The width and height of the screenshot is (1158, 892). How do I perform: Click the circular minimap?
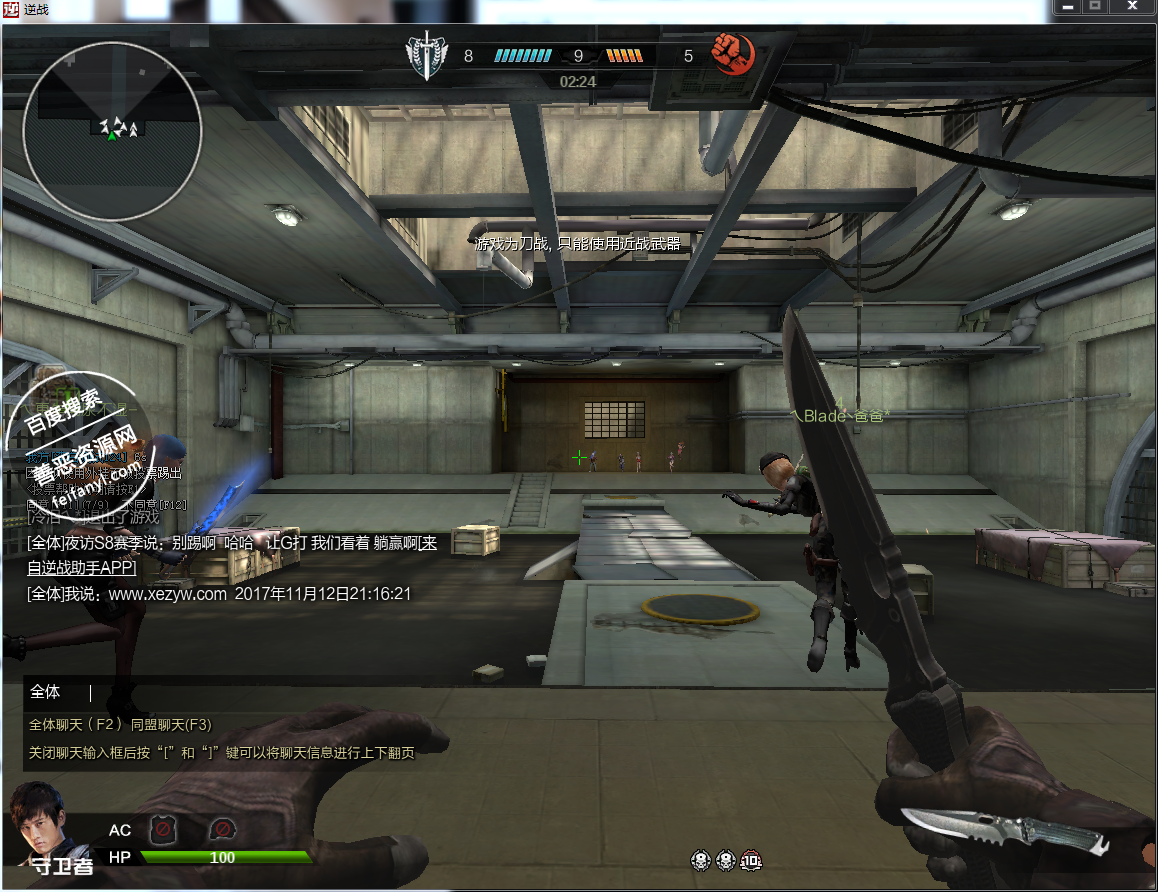coord(112,131)
